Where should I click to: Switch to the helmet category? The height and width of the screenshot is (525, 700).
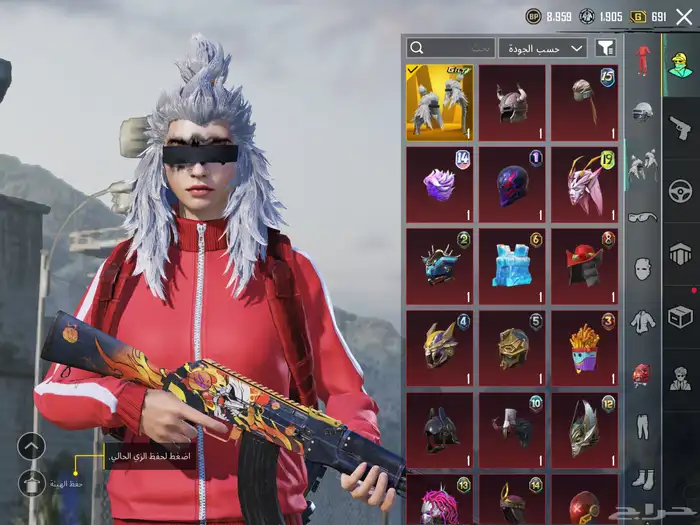click(x=642, y=110)
